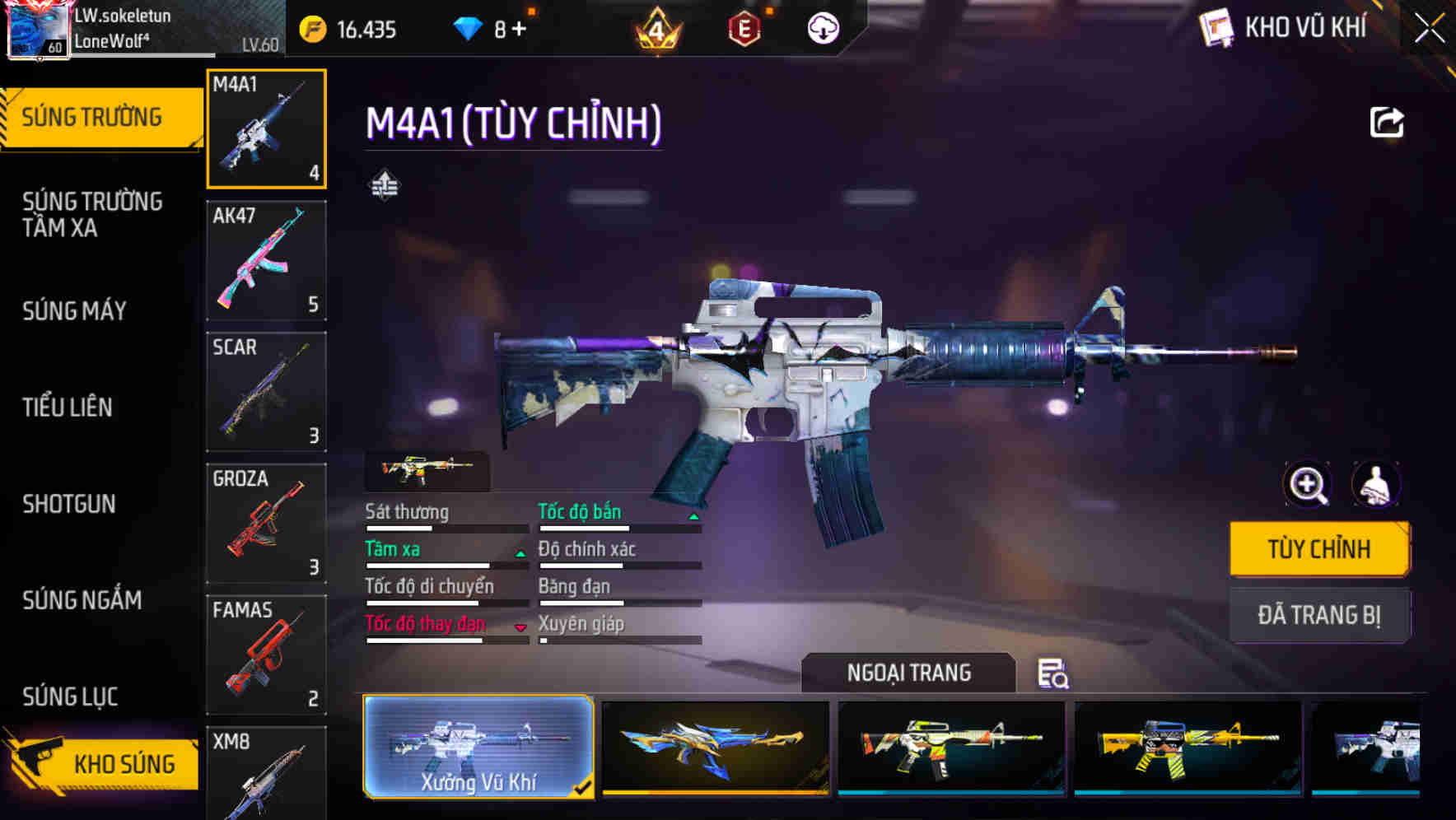Open the LW.sokeletun profile avatar
This screenshot has height=820, width=1456.
pos(36,29)
